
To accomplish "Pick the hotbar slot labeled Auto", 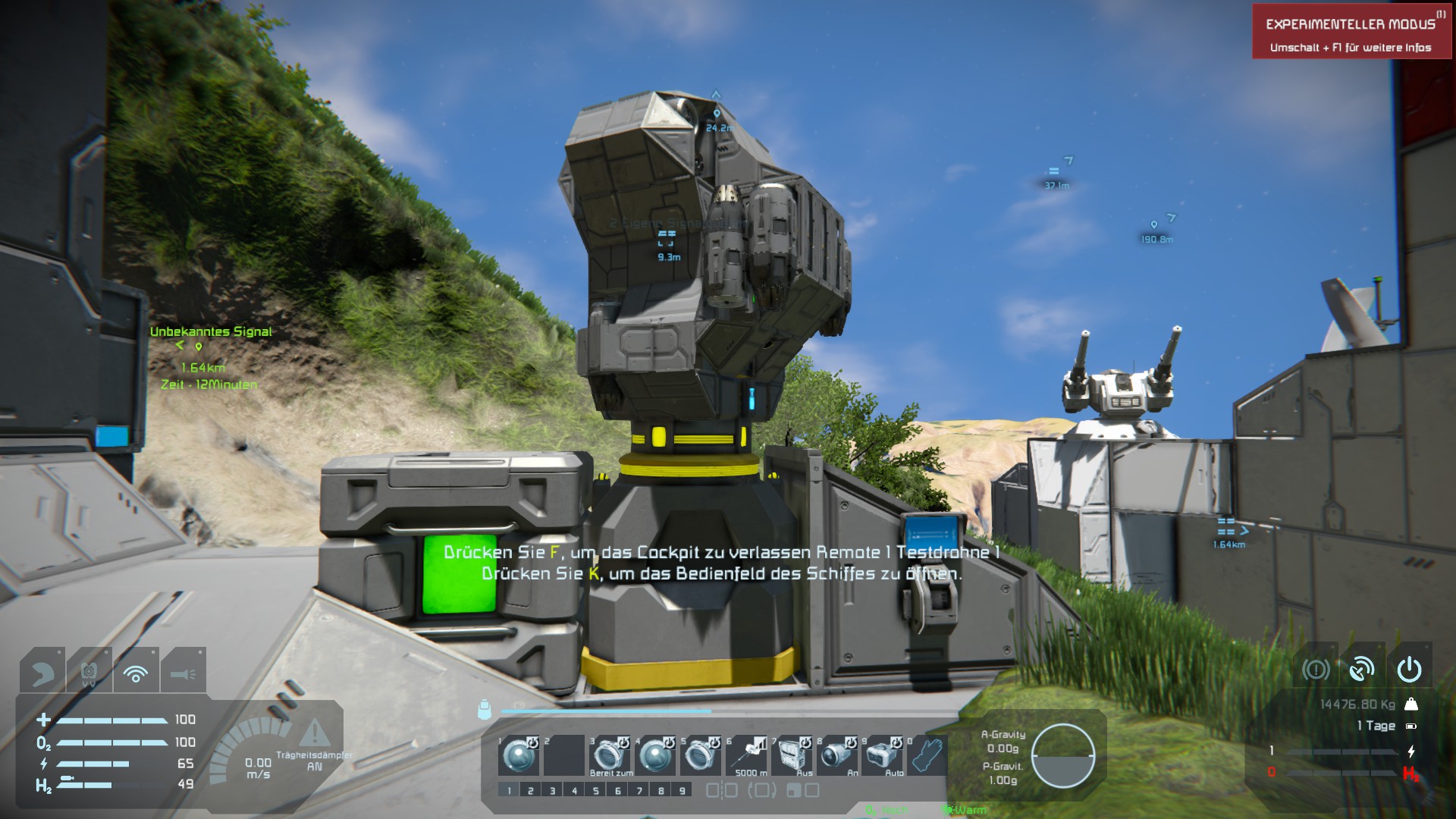I will pyautogui.click(x=883, y=755).
